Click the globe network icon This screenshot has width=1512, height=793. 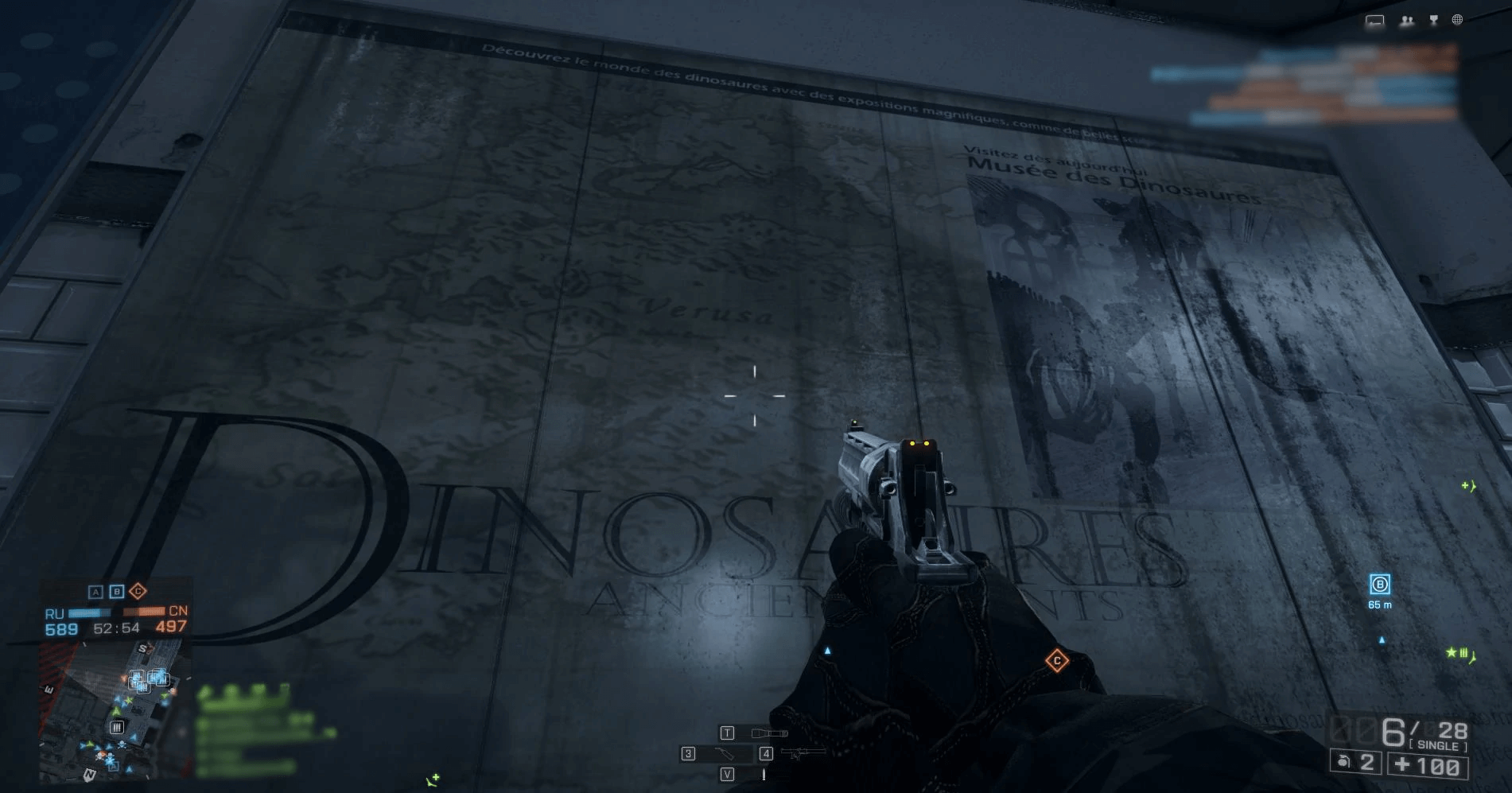coord(1457,20)
